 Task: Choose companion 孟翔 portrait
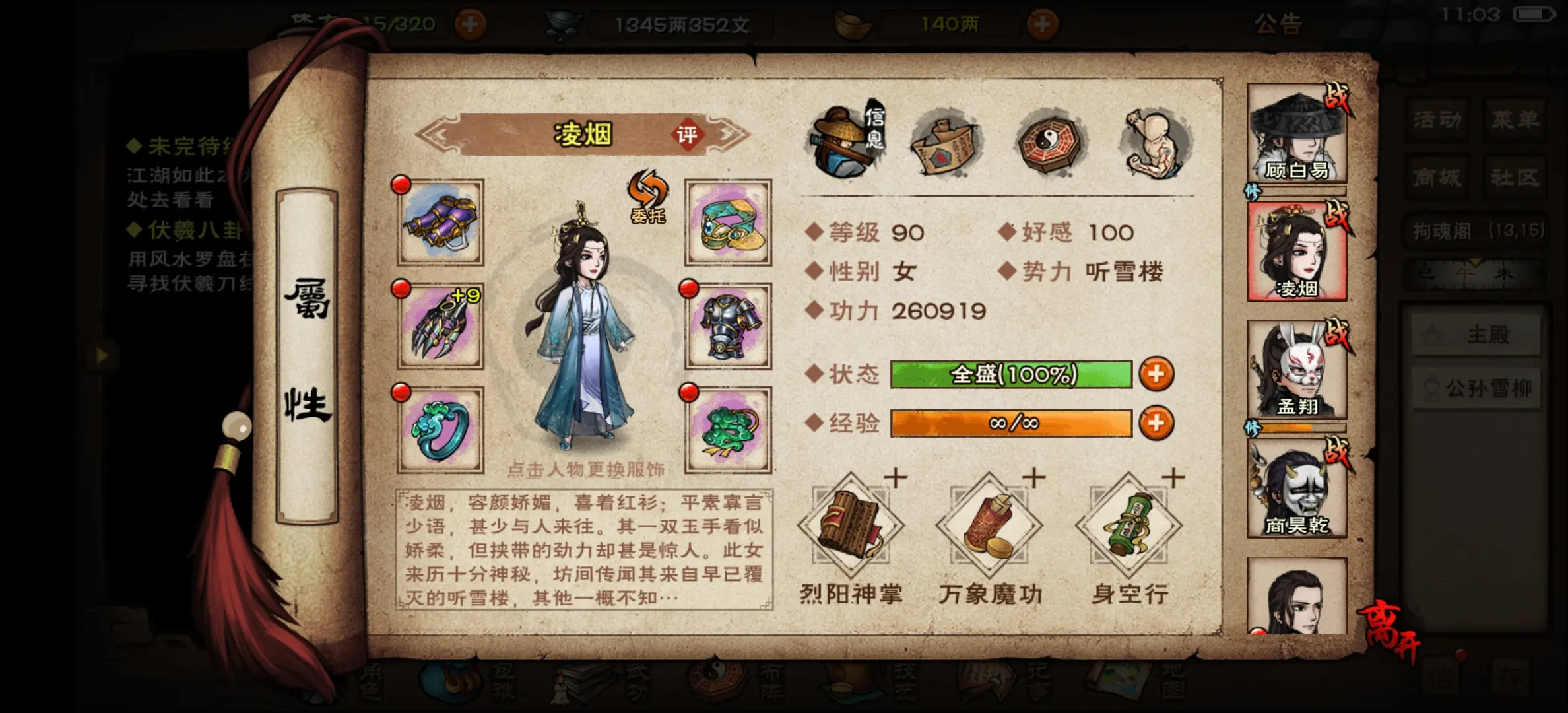coord(1297,370)
